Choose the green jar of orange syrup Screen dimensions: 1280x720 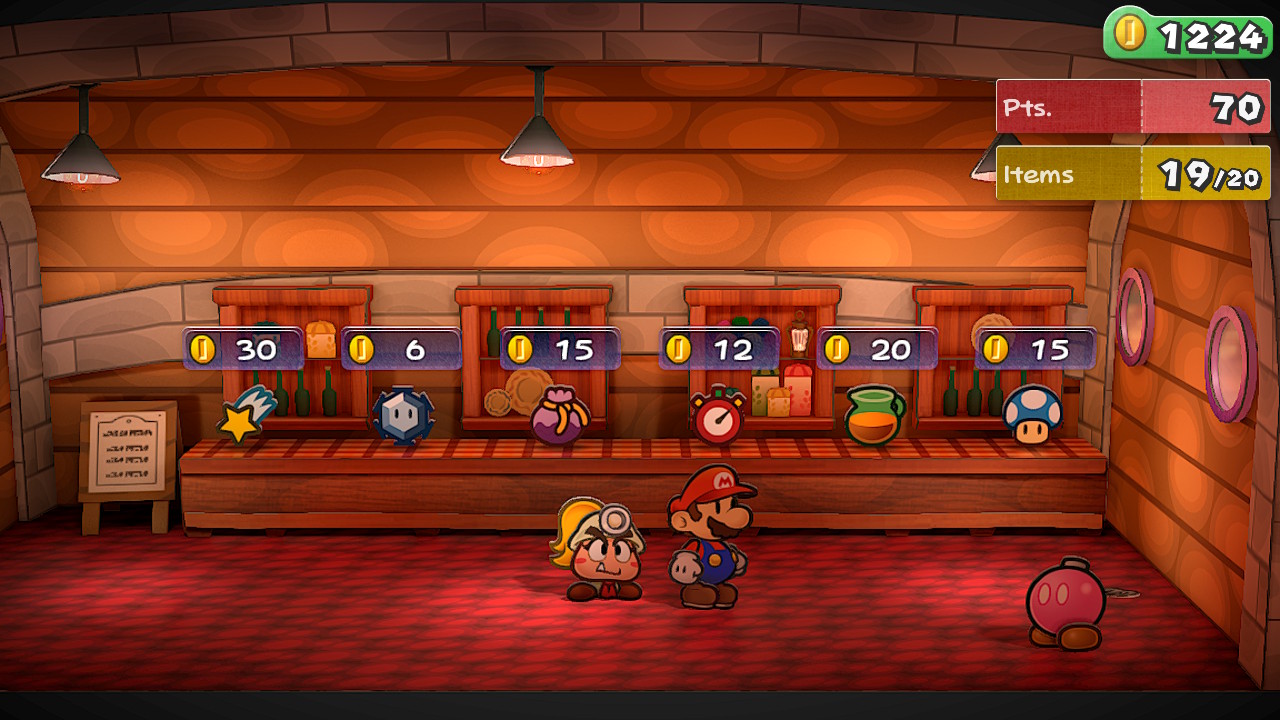pos(874,416)
